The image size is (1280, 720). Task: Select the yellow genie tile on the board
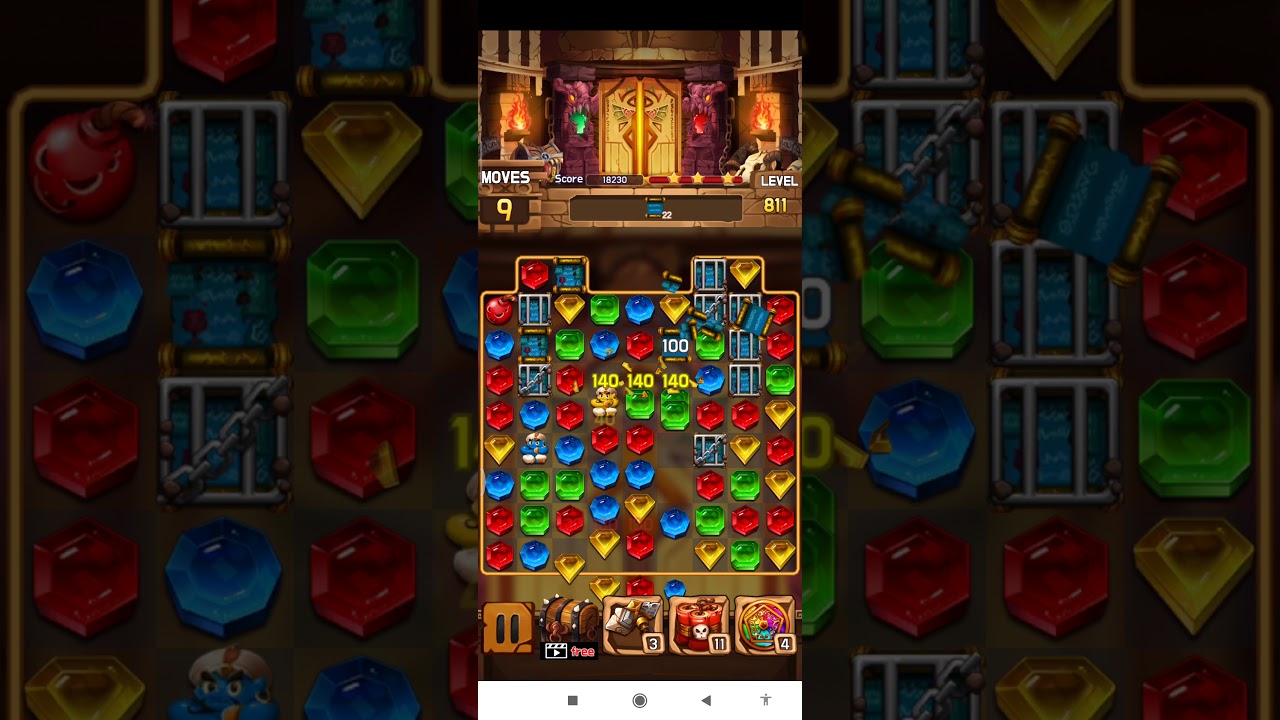click(604, 401)
